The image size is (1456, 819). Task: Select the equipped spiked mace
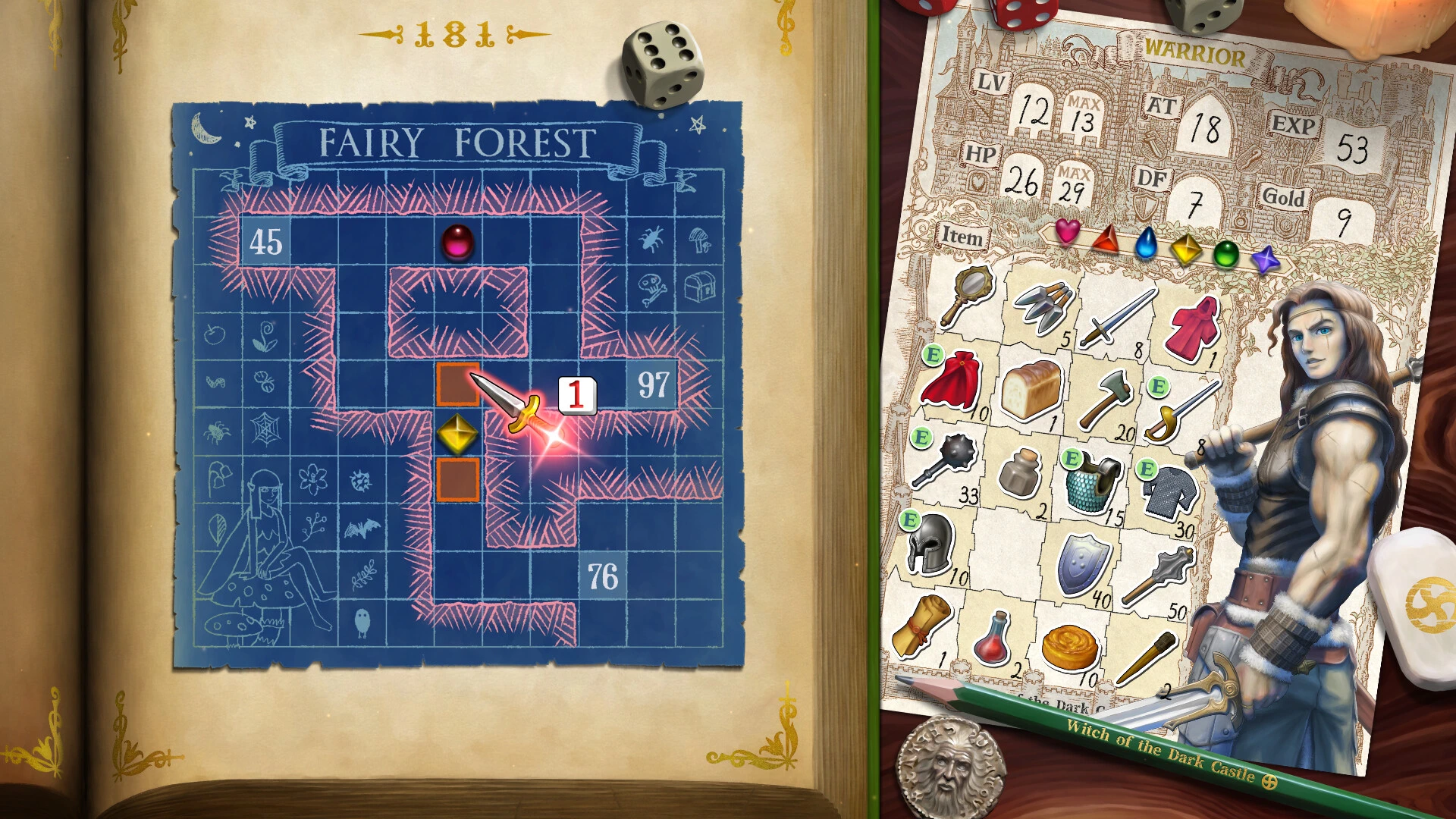coord(943,460)
